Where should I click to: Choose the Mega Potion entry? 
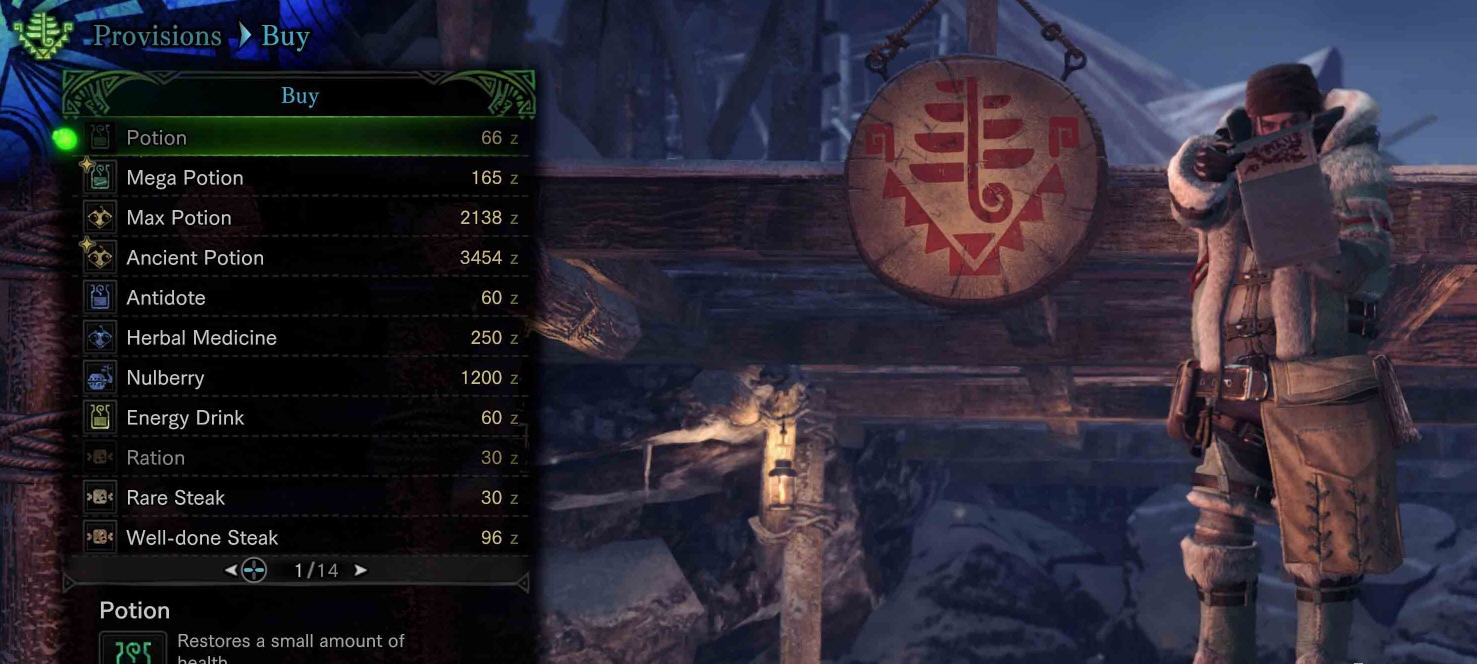300,178
